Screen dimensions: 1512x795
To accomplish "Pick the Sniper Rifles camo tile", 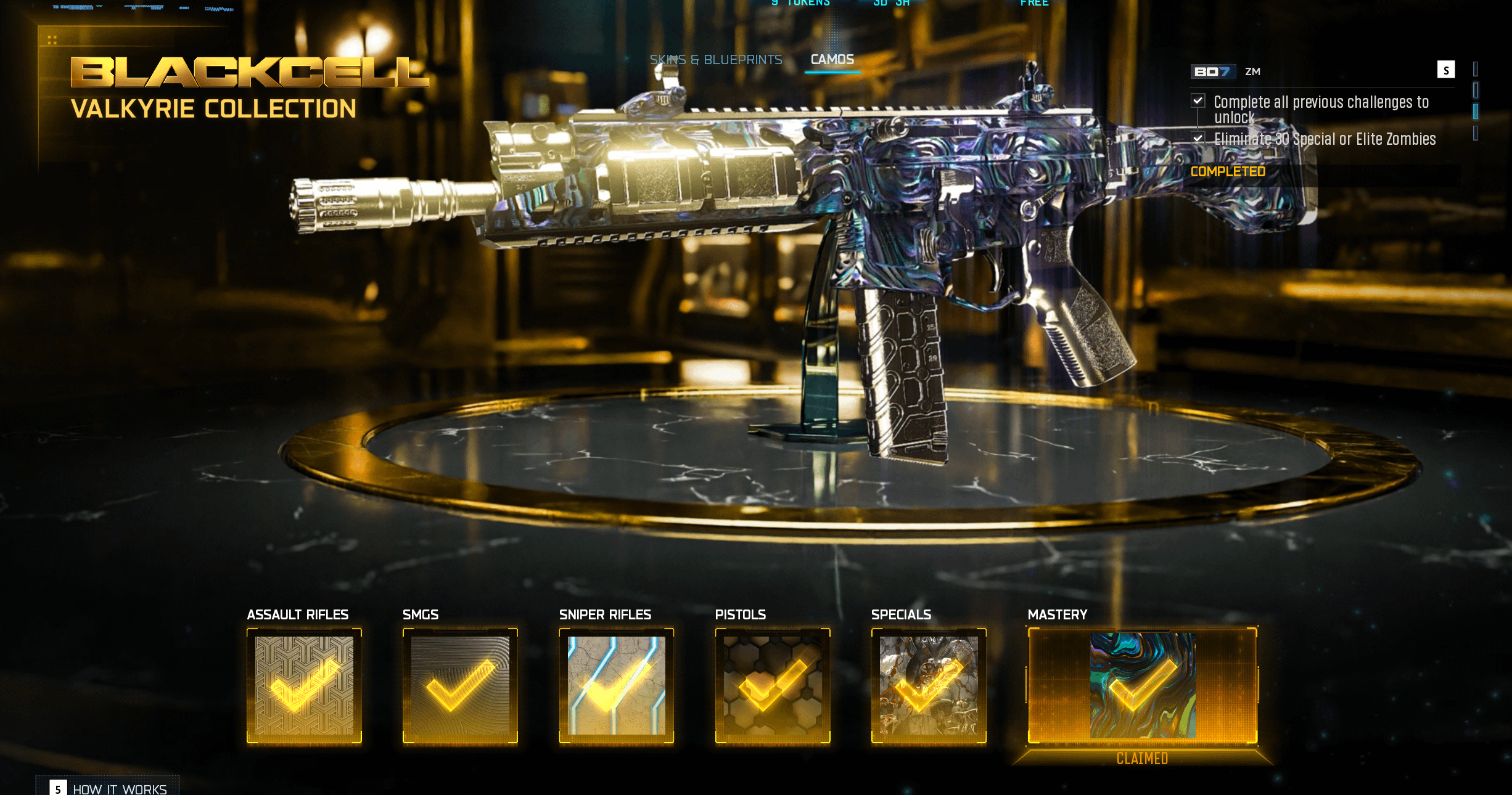I will pyautogui.click(x=616, y=685).
